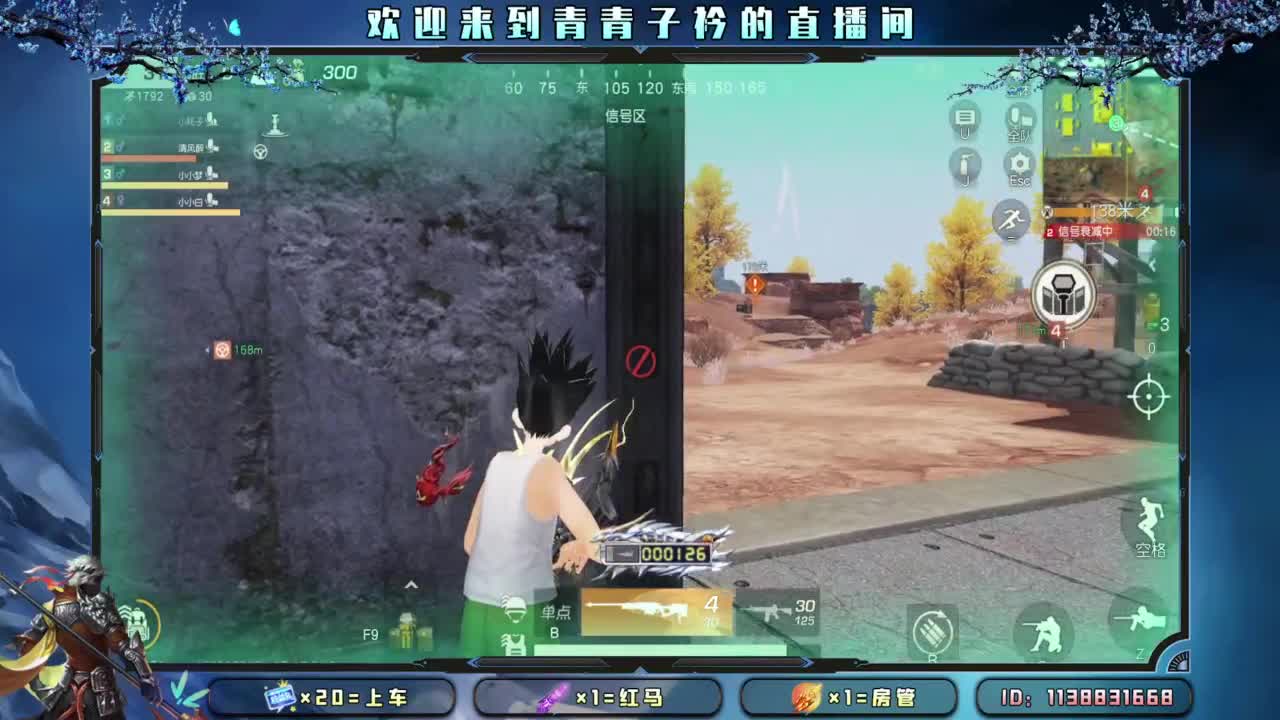Switch to the assault rifle weapon slot
The image size is (1280, 720).
[x=772, y=609]
